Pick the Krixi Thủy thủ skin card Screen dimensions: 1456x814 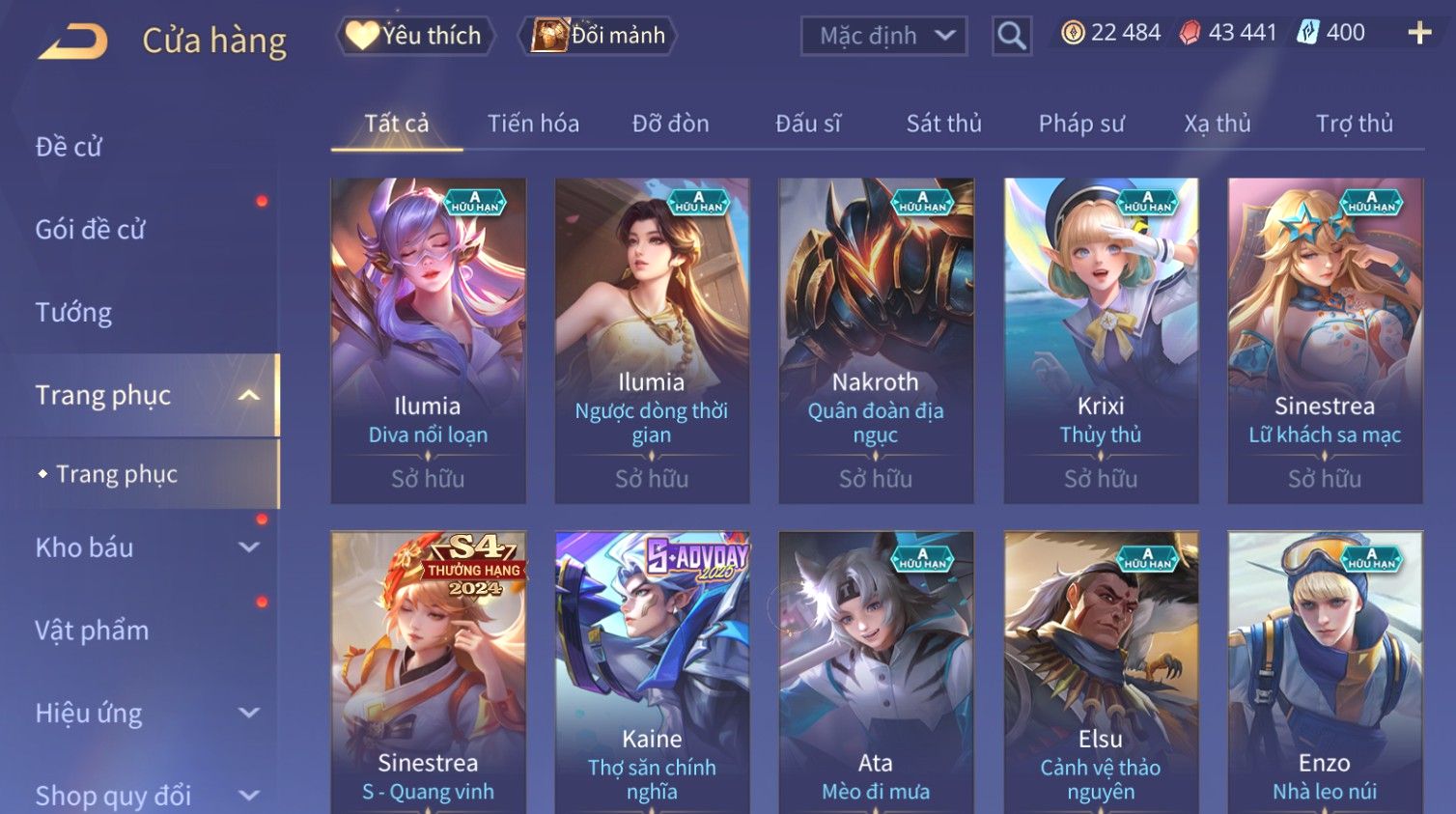1101,340
